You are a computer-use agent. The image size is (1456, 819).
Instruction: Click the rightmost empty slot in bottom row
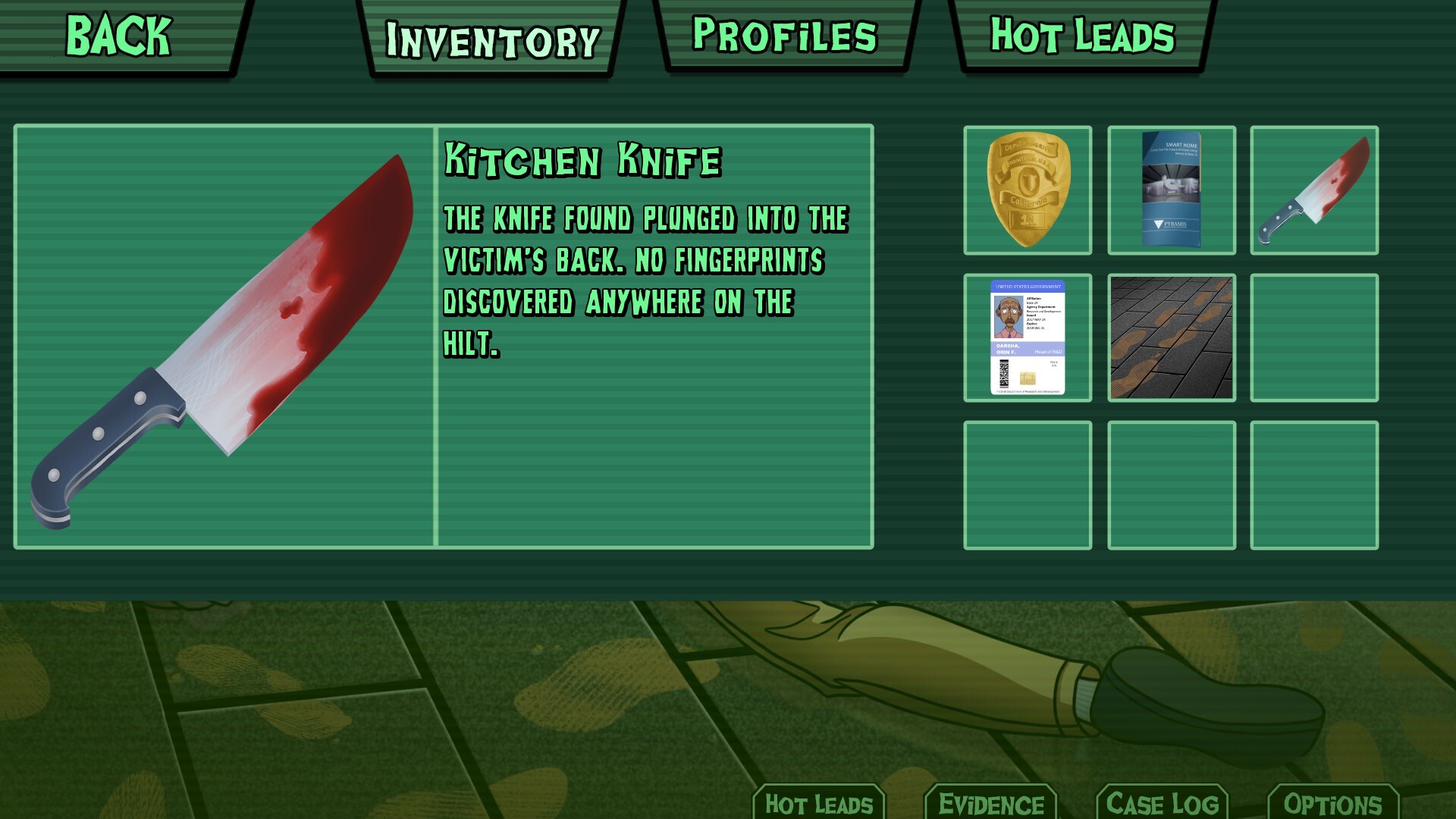pyautogui.click(x=1313, y=488)
